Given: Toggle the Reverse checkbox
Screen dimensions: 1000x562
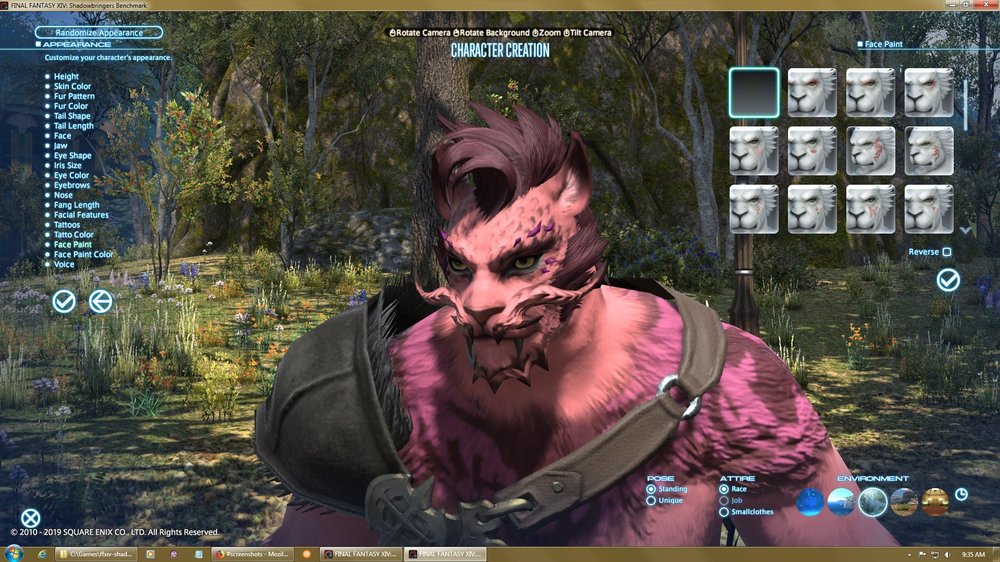Looking at the screenshot, I should [x=946, y=252].
